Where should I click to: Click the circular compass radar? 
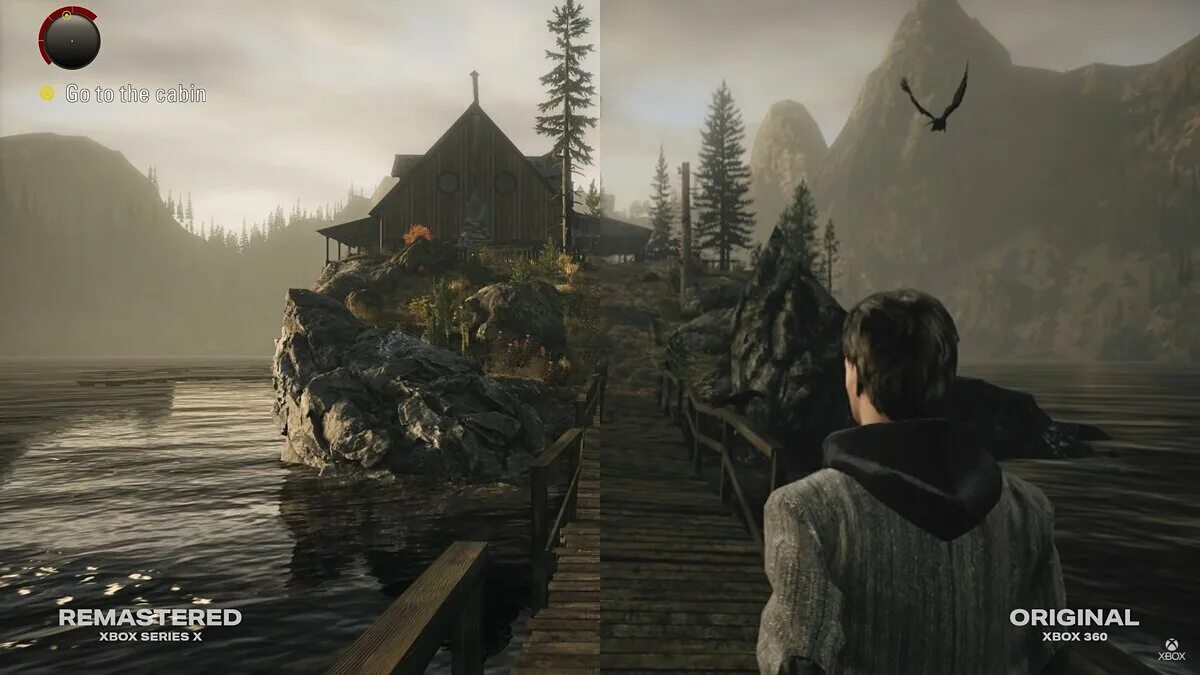69,38
